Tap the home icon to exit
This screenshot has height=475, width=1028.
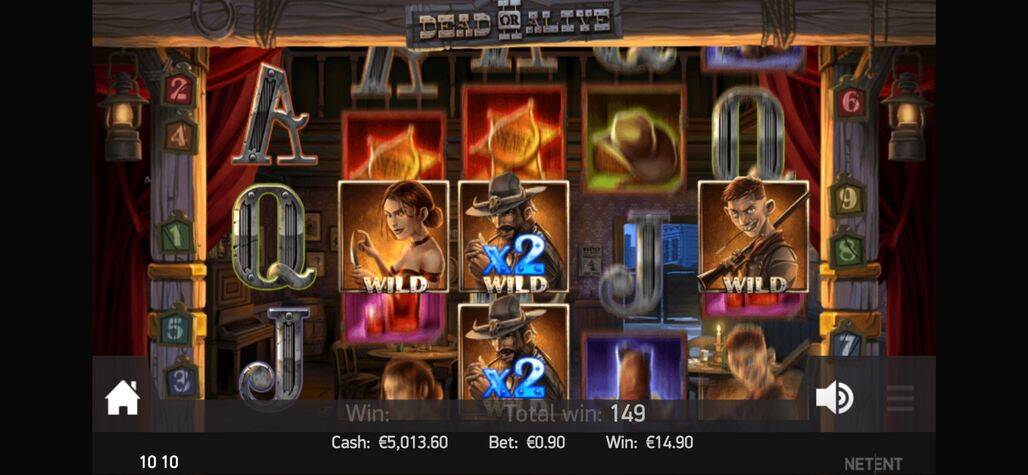(123, 398)
